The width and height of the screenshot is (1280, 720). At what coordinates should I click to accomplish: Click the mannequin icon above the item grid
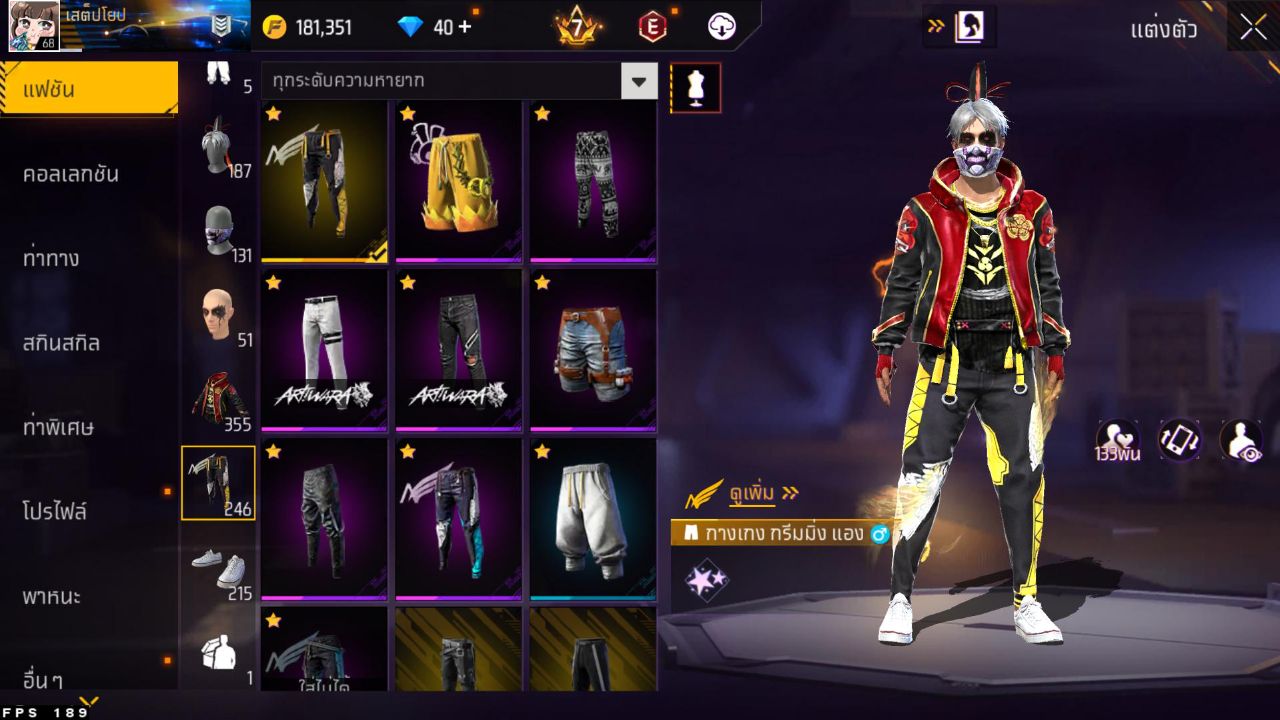[695, 87]
